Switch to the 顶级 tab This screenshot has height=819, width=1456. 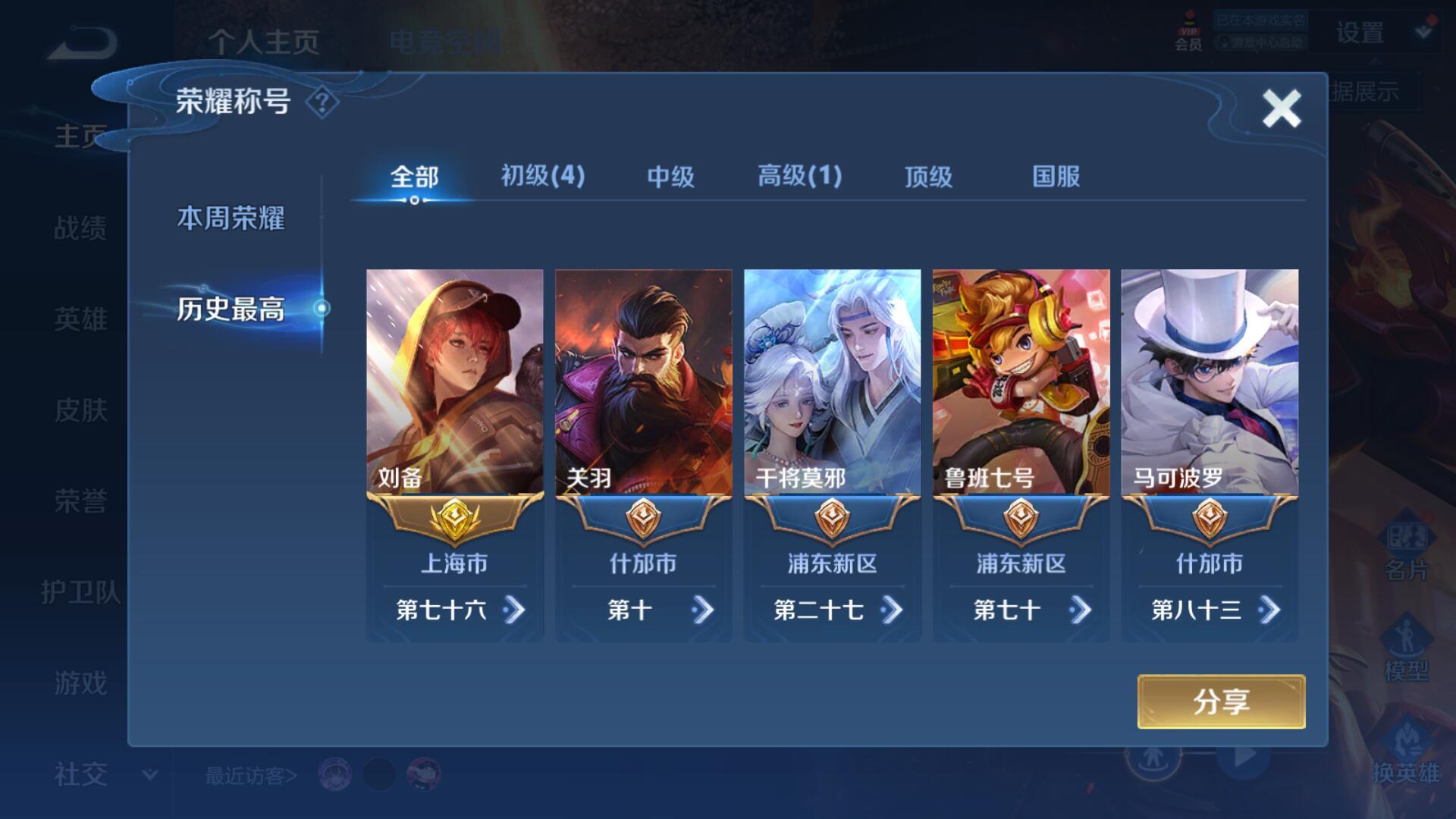point(928,177)
